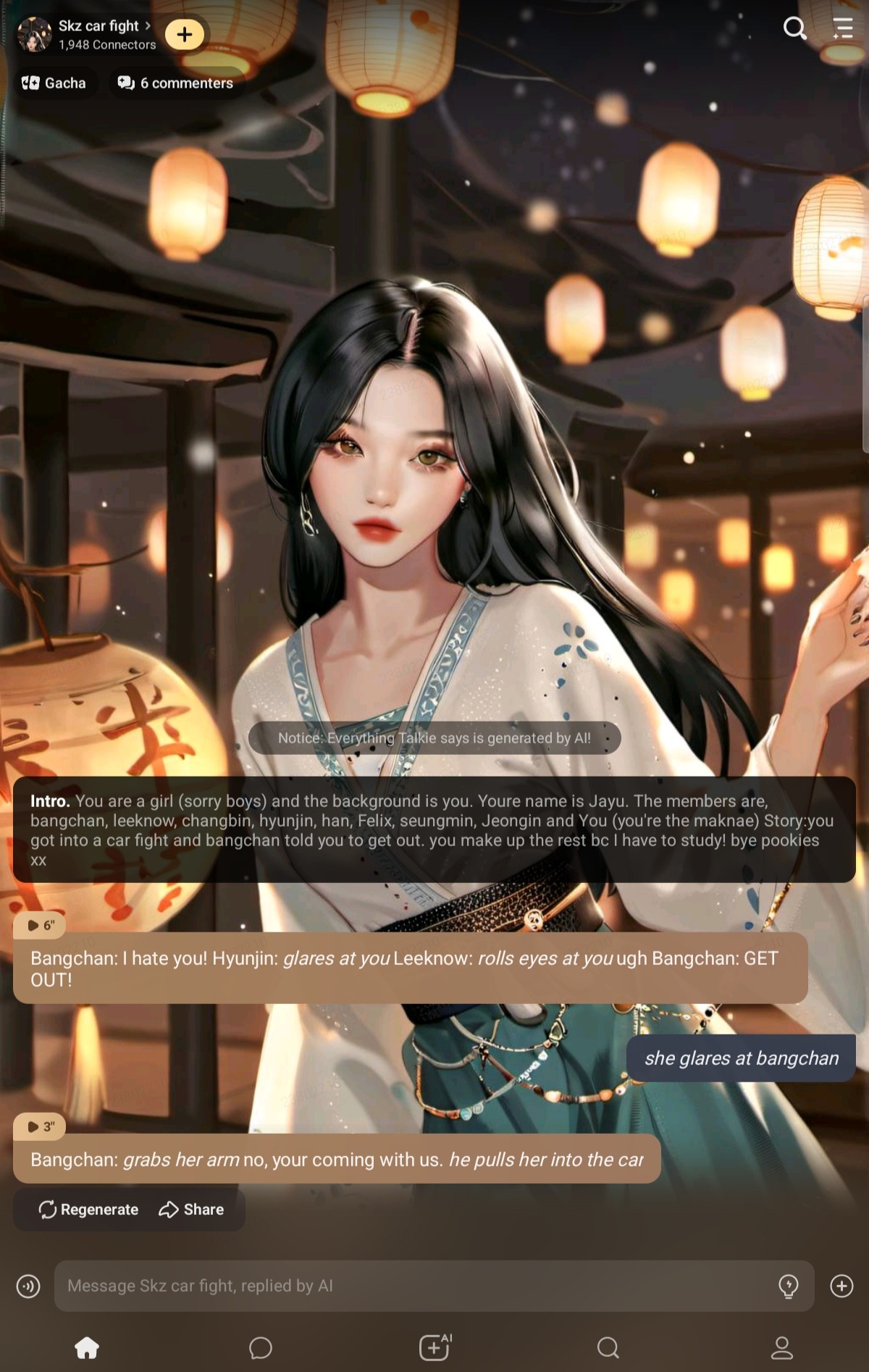Play the 3-second voice clip
The height and width of the screenshot is (1372, 869).
point(41,1126)
